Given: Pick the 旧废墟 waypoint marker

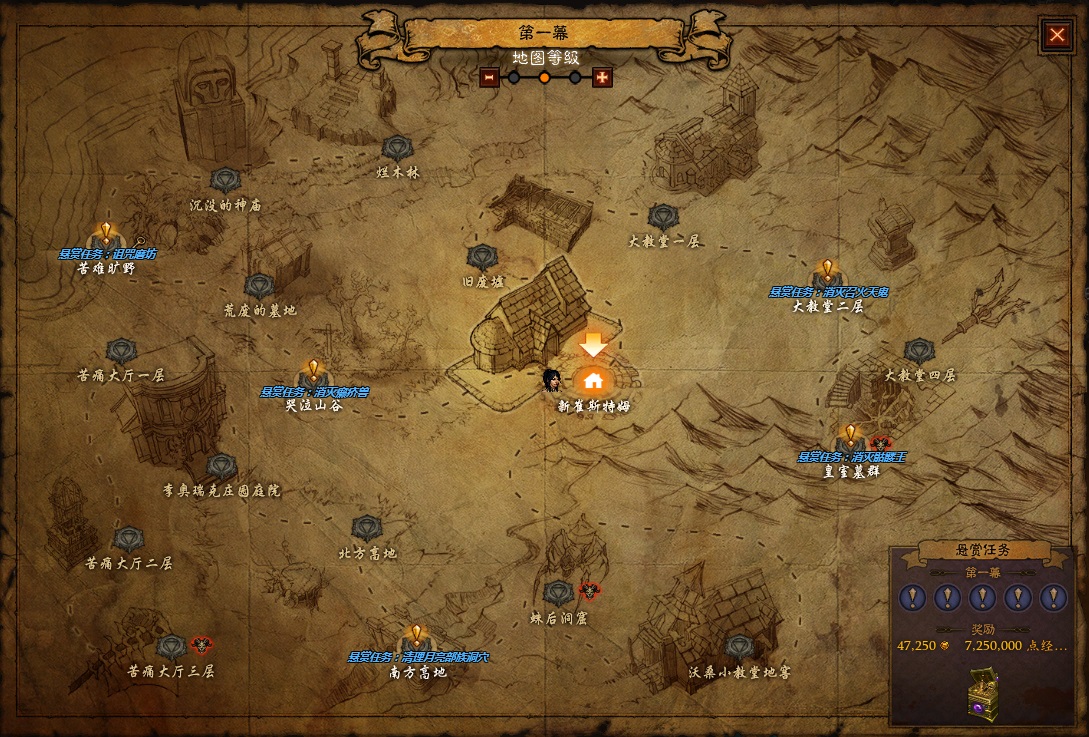Looking at the screenshot, I should pos(482,258).
